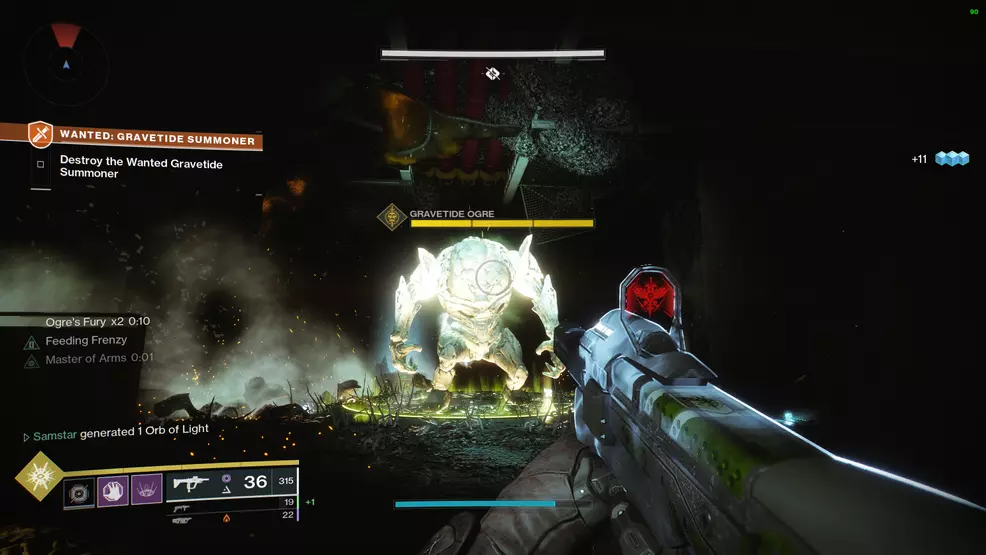This screenshot has height=555, width=986.
Task: Use the melee hand ability icon
Action: point(112,490)
